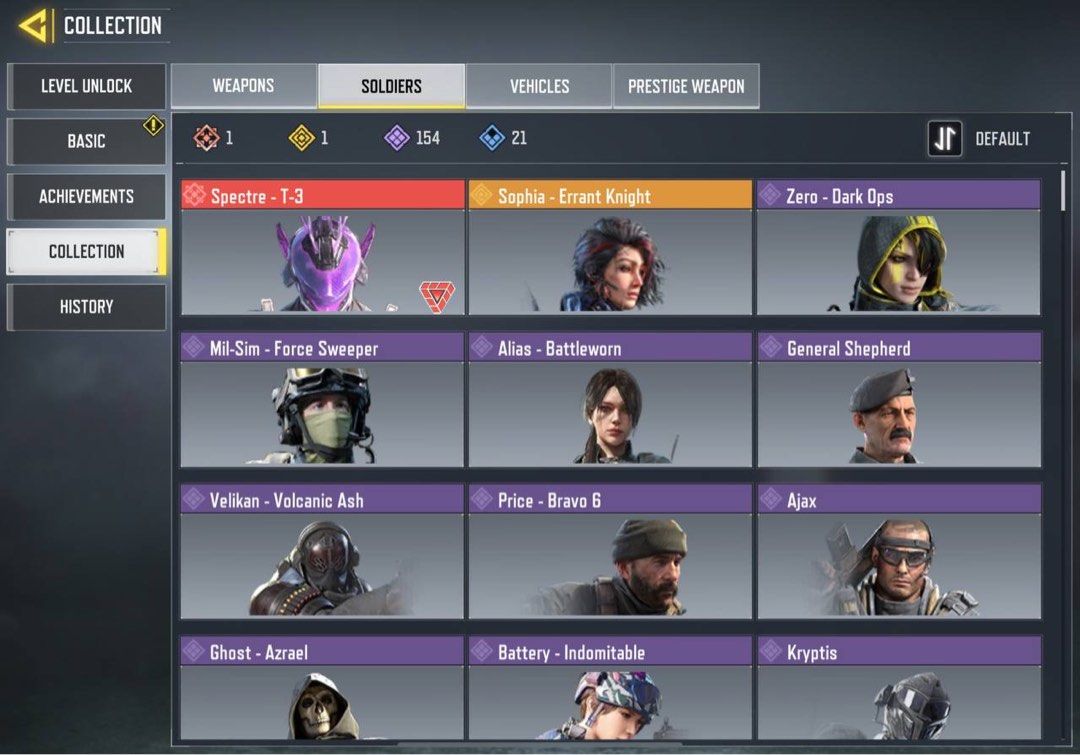Open the Level Unlock section
The height and width of the screenshot is (755, 1080).
(86, 86)
